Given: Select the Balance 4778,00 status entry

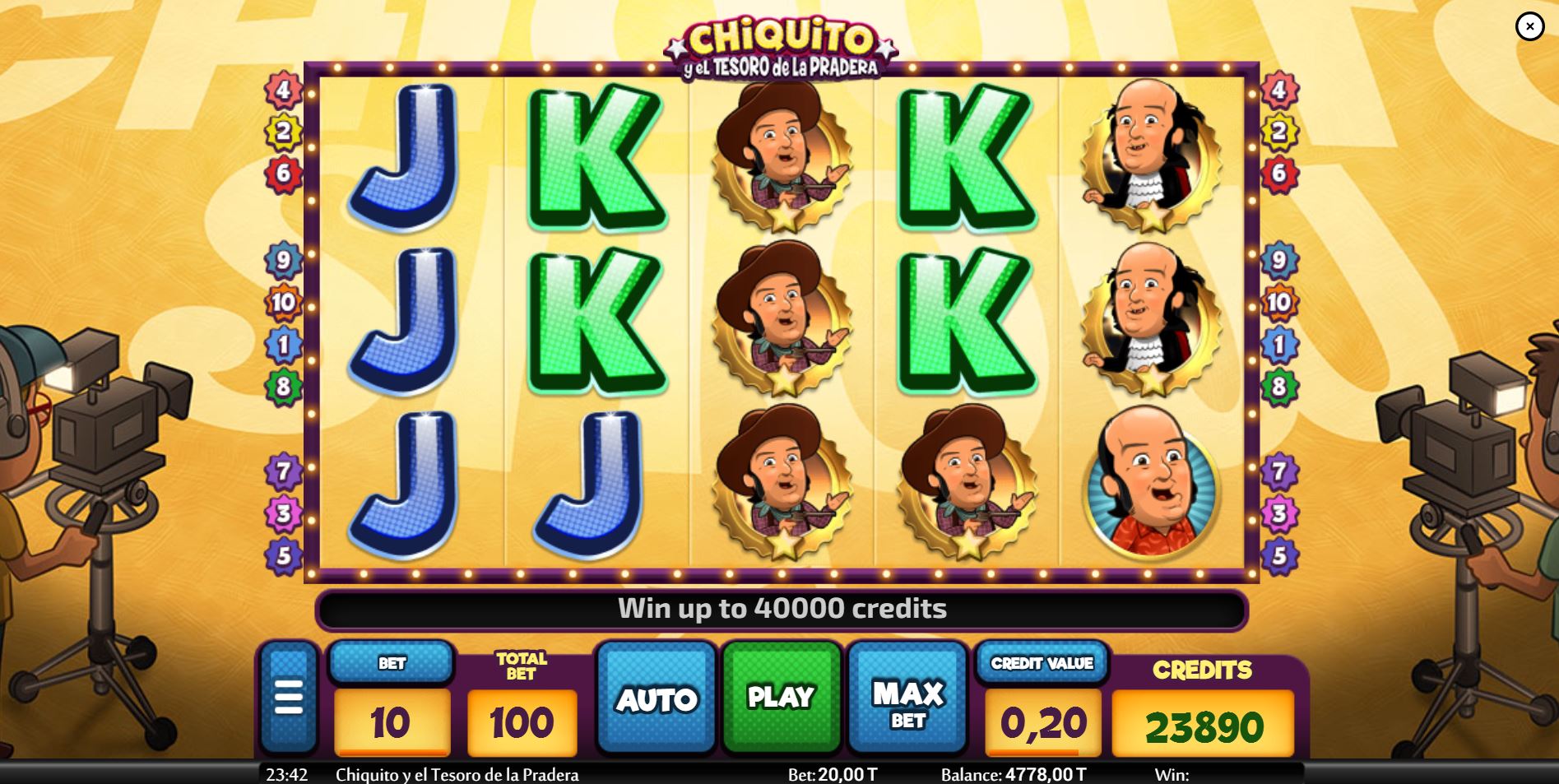Looking at the screenshot, I should click(x=1013, y=774).
